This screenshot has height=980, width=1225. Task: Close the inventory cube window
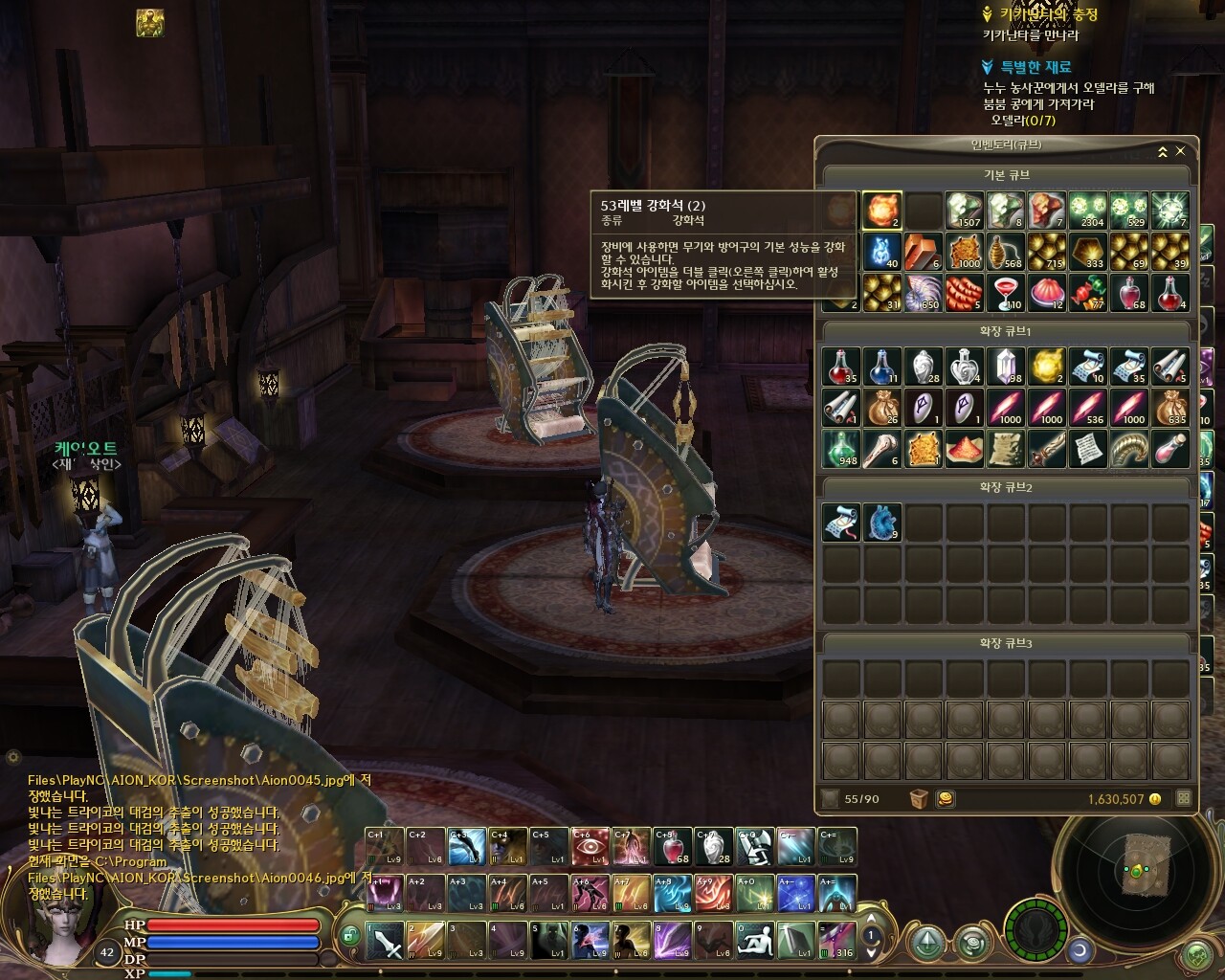pyautogui.click(x=1180, y=151)
